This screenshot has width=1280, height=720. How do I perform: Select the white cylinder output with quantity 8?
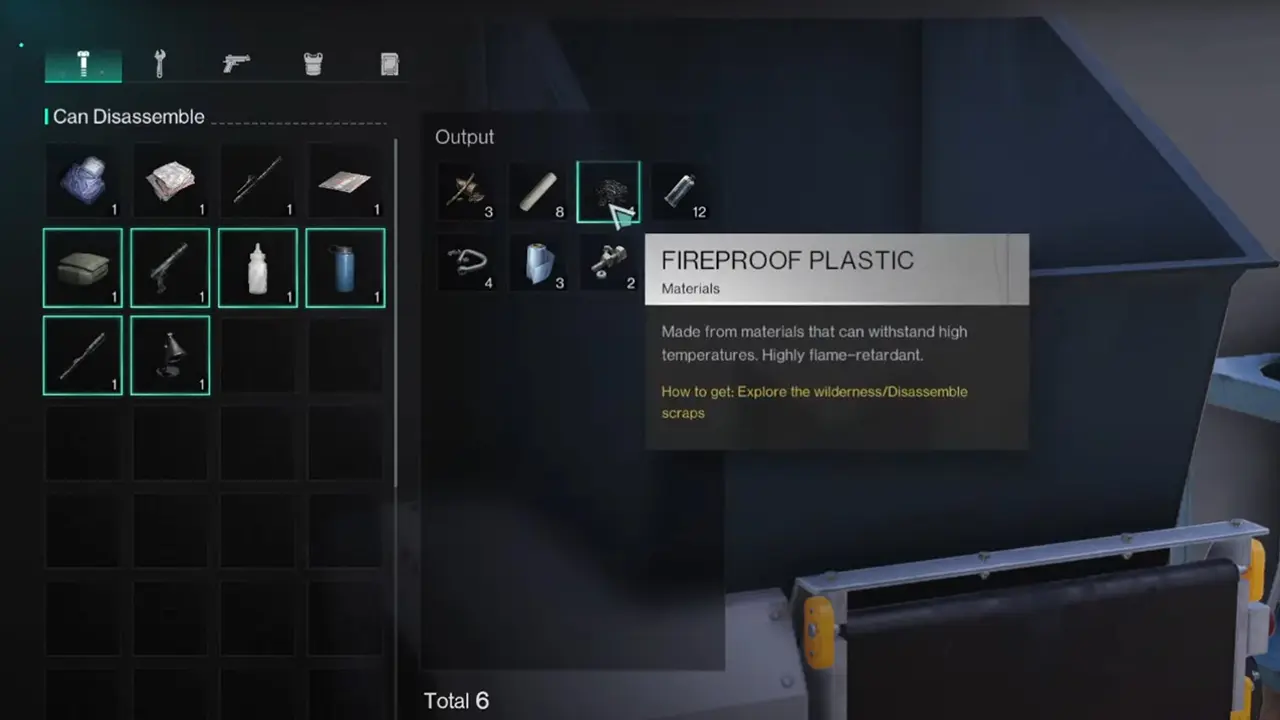coord(539,190)
